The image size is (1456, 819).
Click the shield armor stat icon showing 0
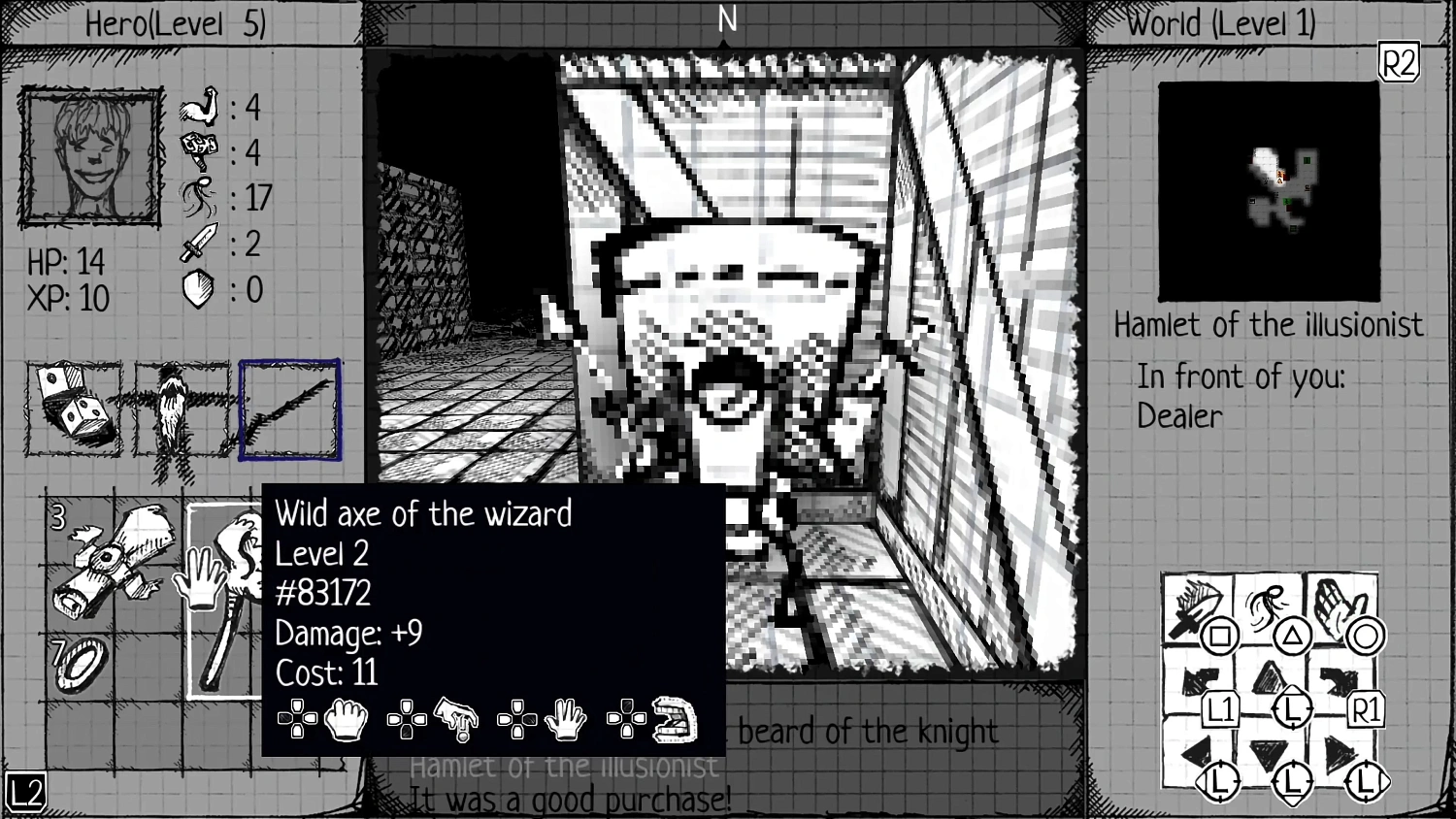[x=197, y=286]
